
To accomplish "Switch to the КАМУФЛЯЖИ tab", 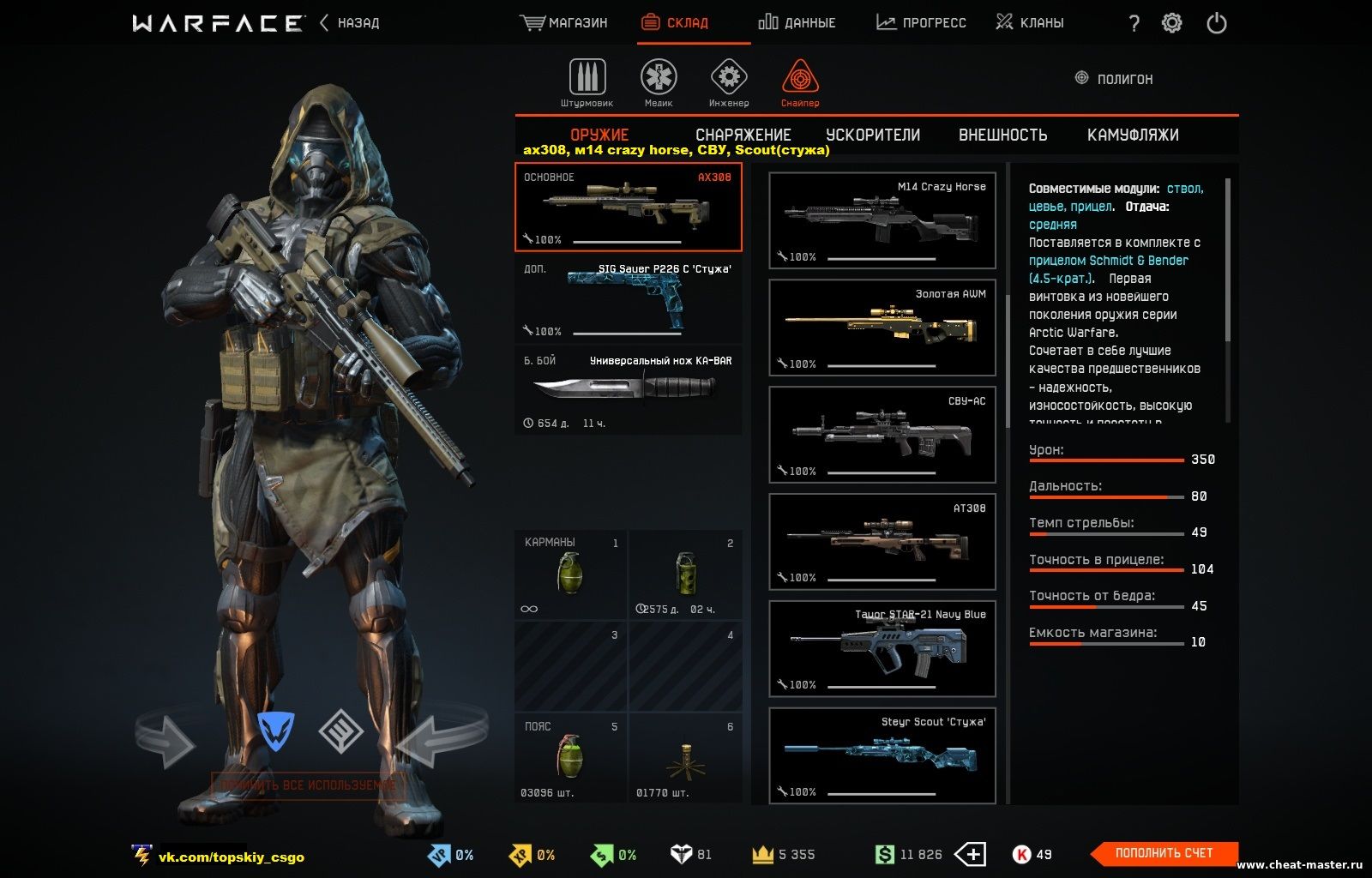I will click(1133, 135).
